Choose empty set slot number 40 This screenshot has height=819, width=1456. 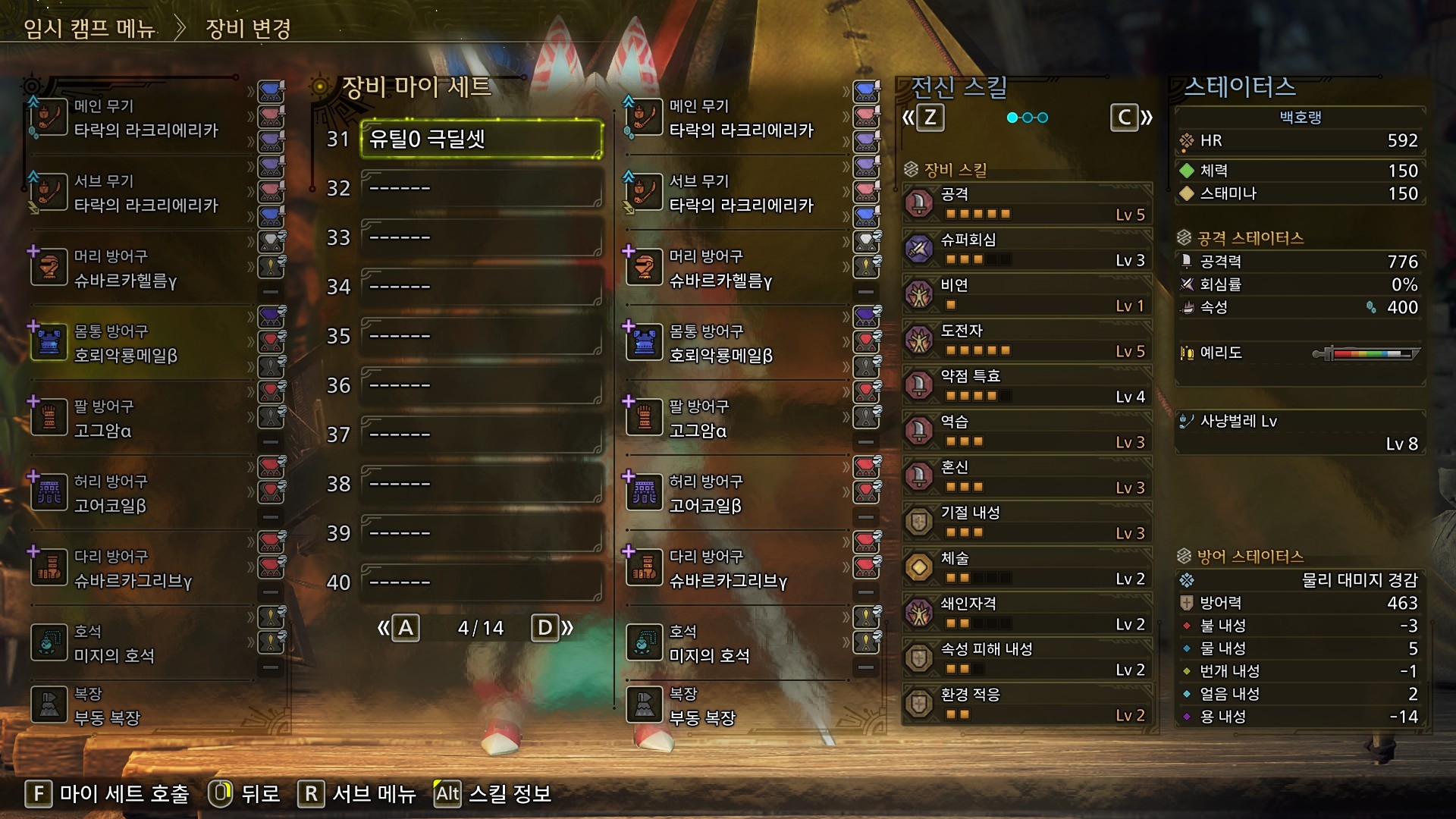pos(481,582)
